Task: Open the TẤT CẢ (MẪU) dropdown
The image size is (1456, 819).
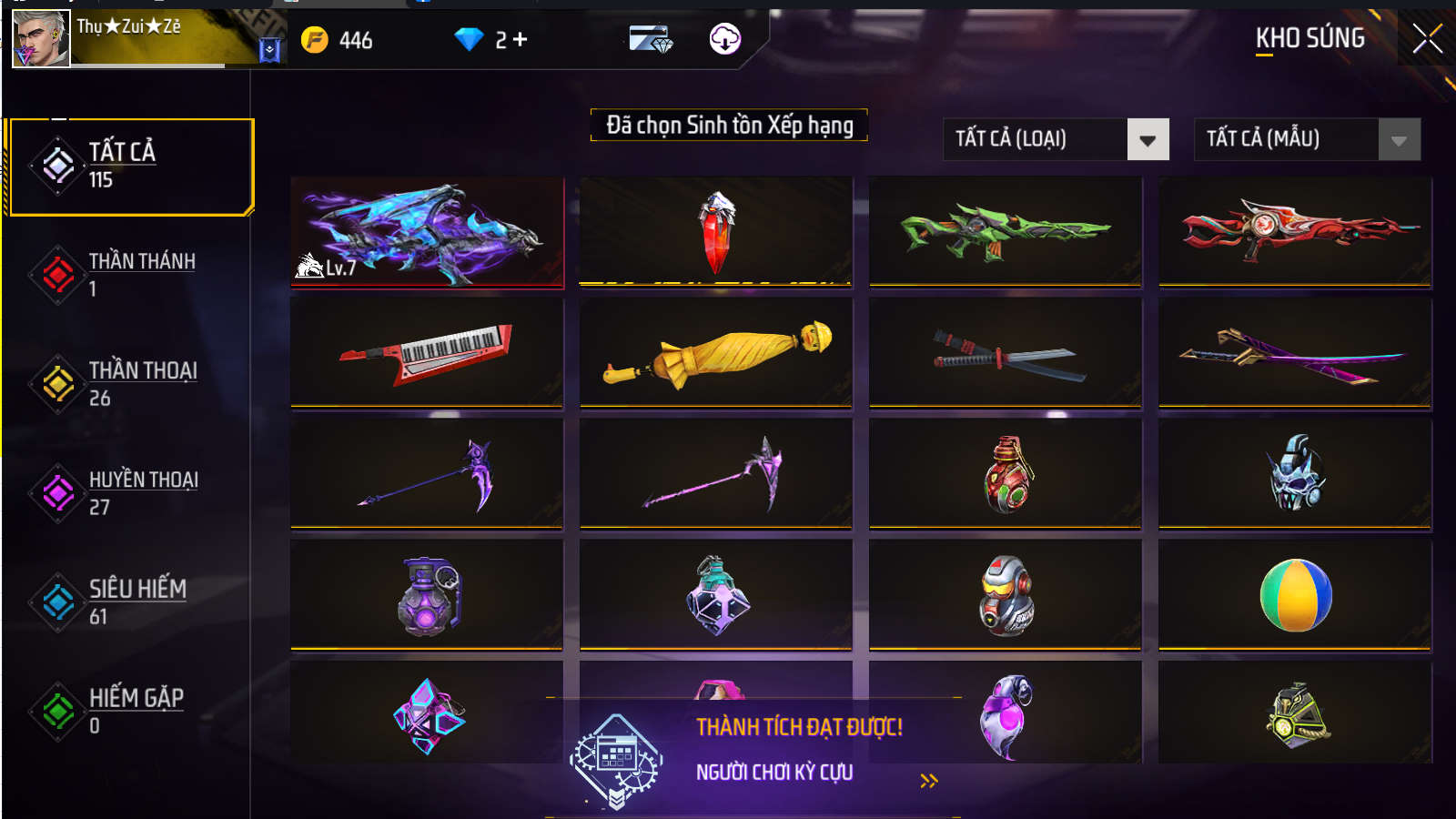Action: (1306, 139)
